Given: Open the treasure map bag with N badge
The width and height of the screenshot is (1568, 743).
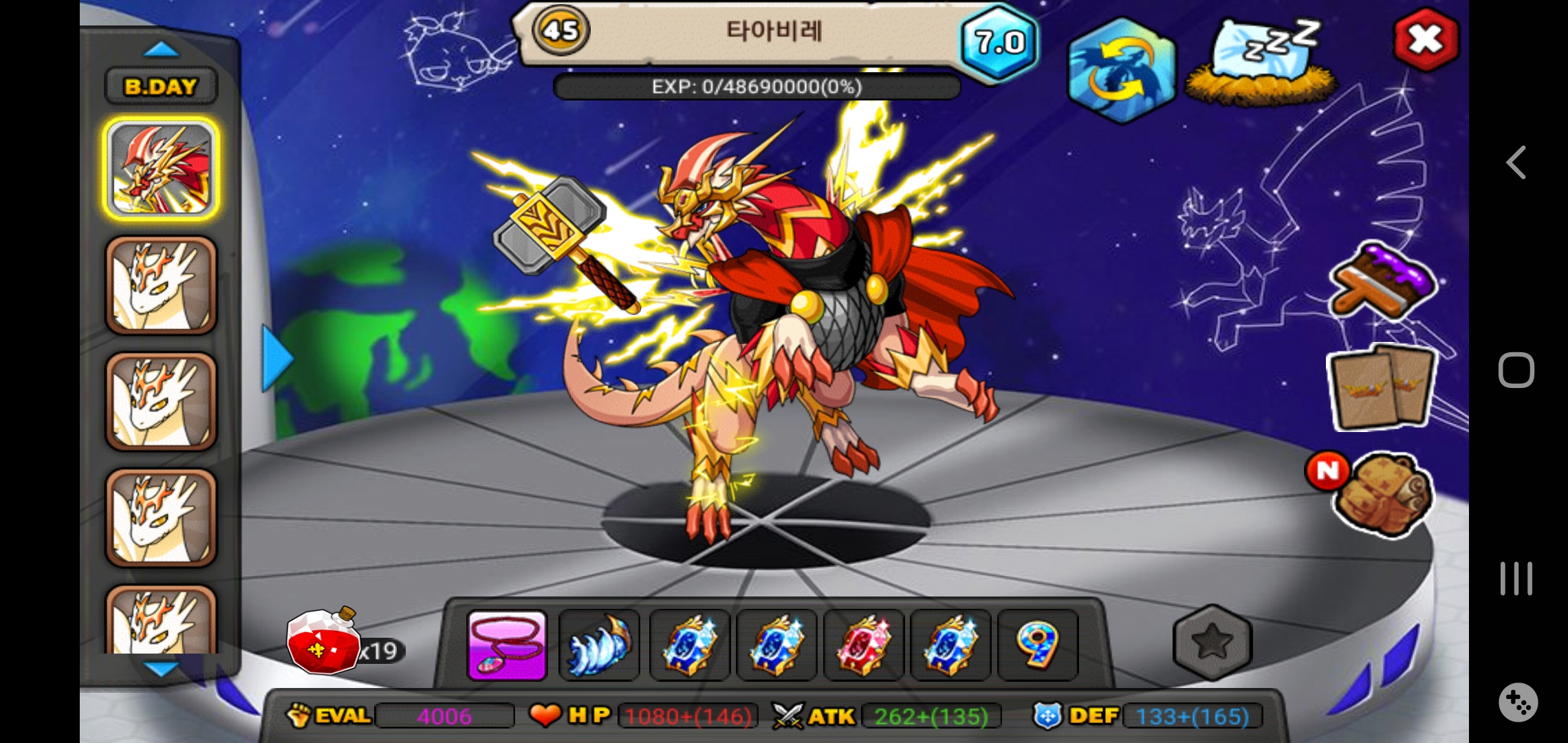Looking at the screenshot, I should [1382, 493].
